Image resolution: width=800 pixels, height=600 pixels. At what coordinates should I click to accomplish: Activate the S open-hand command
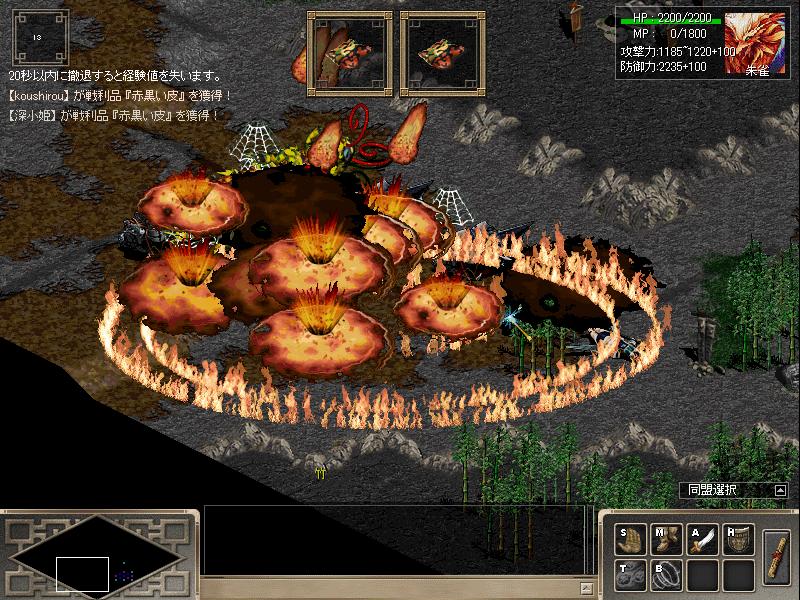[x=628, y=539]
